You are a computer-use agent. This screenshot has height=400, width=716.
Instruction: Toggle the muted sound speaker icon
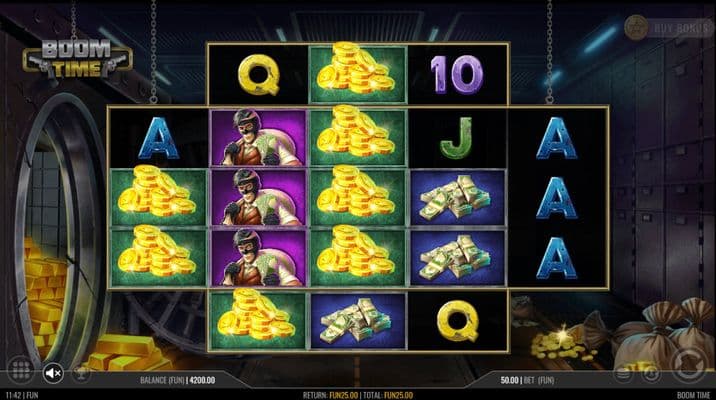click(x=53, y=373)
